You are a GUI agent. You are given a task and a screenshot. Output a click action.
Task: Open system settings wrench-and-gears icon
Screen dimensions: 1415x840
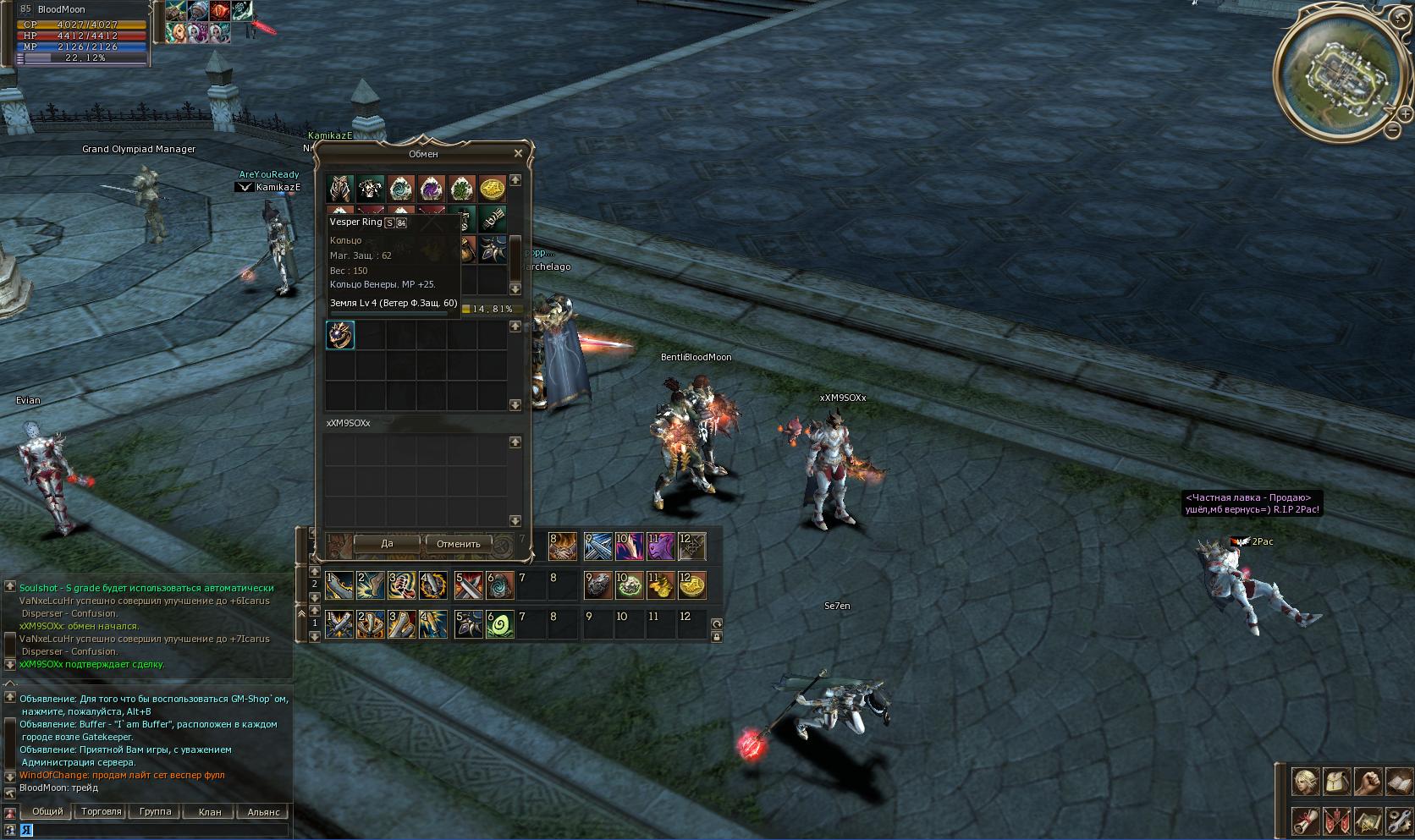[x=1400, y=820]
